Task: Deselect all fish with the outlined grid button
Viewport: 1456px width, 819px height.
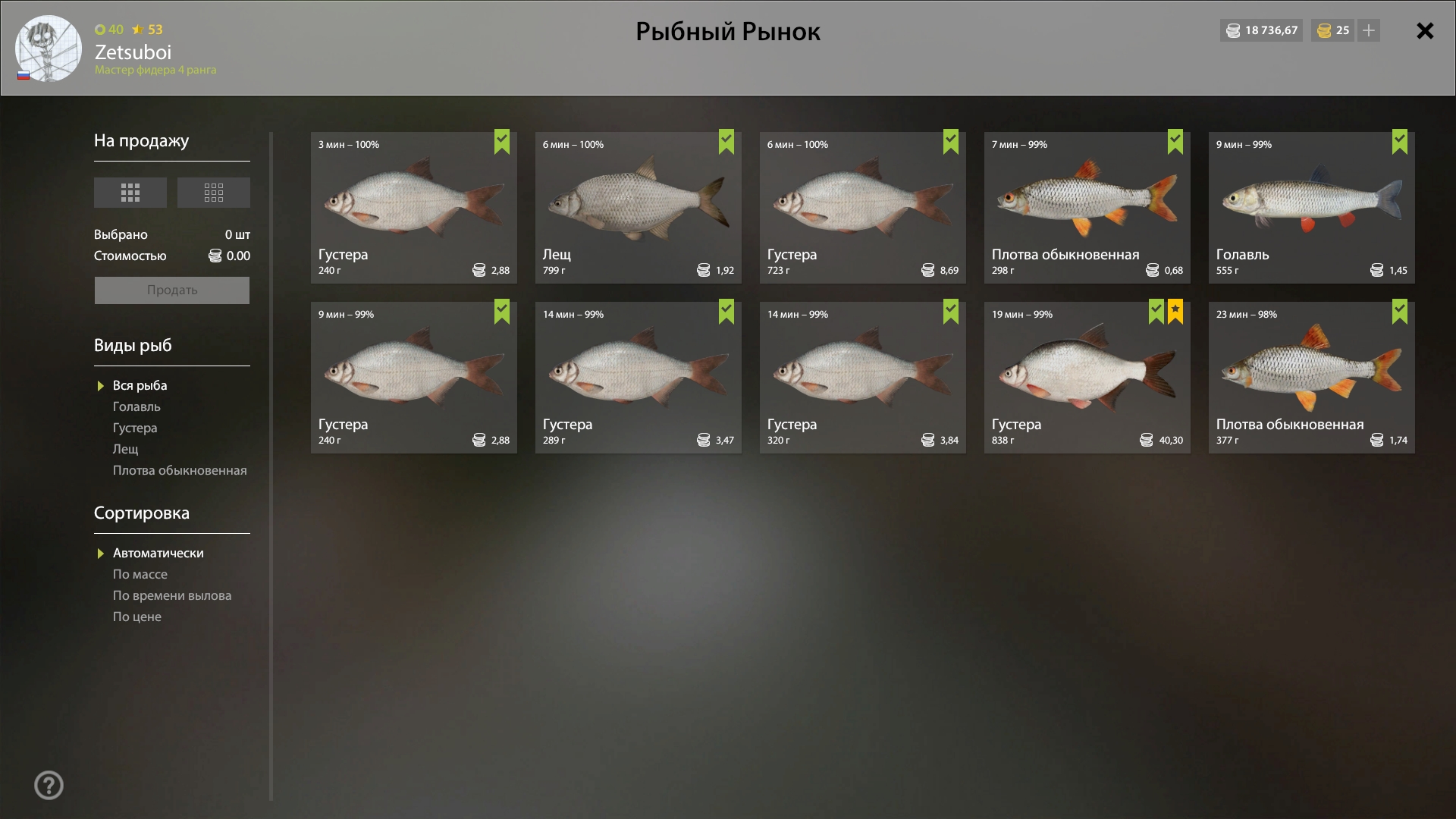Action: point(214,193)
